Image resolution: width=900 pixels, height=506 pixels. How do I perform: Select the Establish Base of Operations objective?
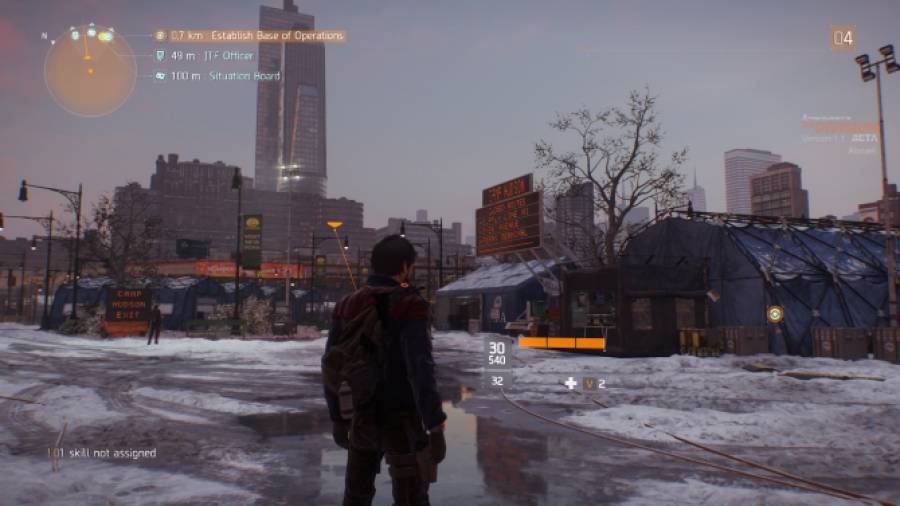(x=250, y=36)
